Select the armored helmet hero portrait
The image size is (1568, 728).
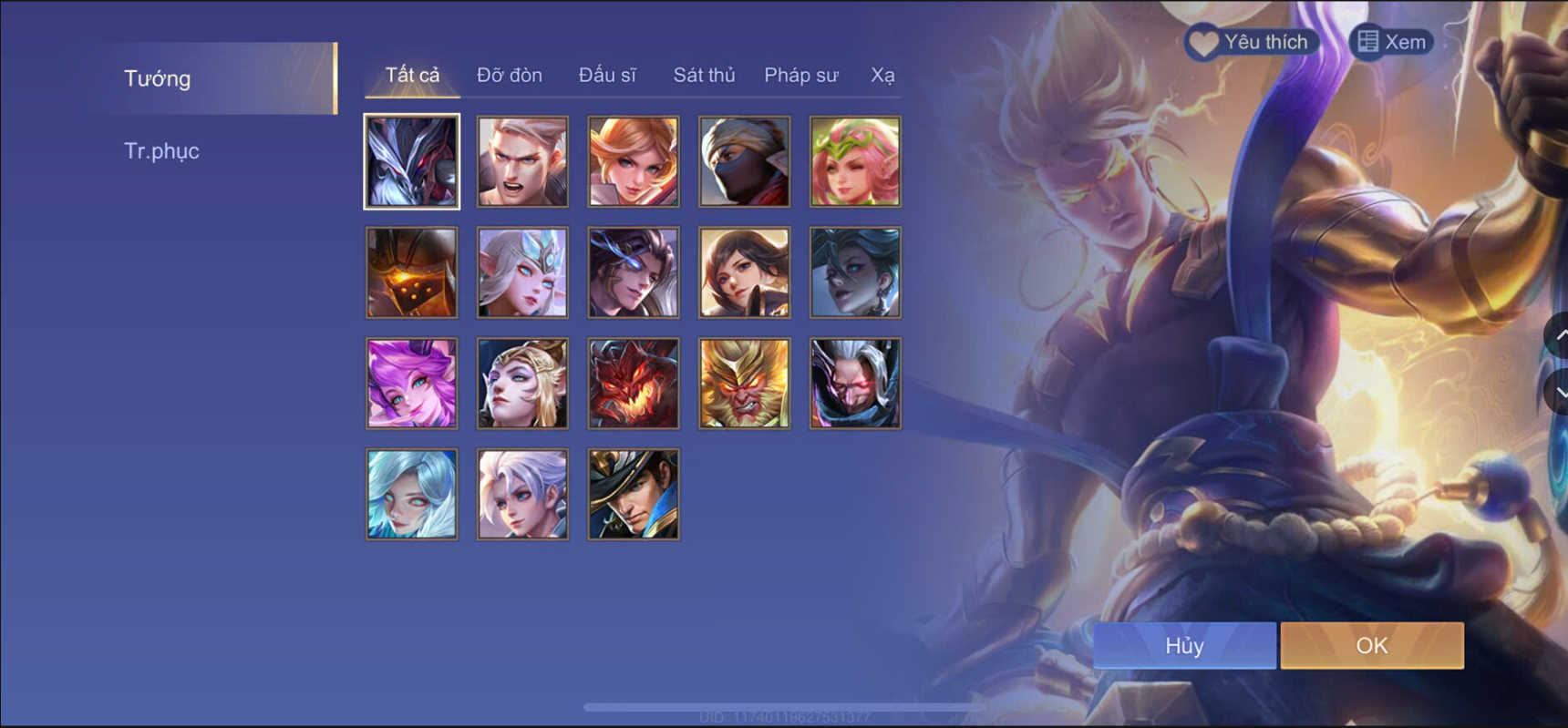(411, 272)
